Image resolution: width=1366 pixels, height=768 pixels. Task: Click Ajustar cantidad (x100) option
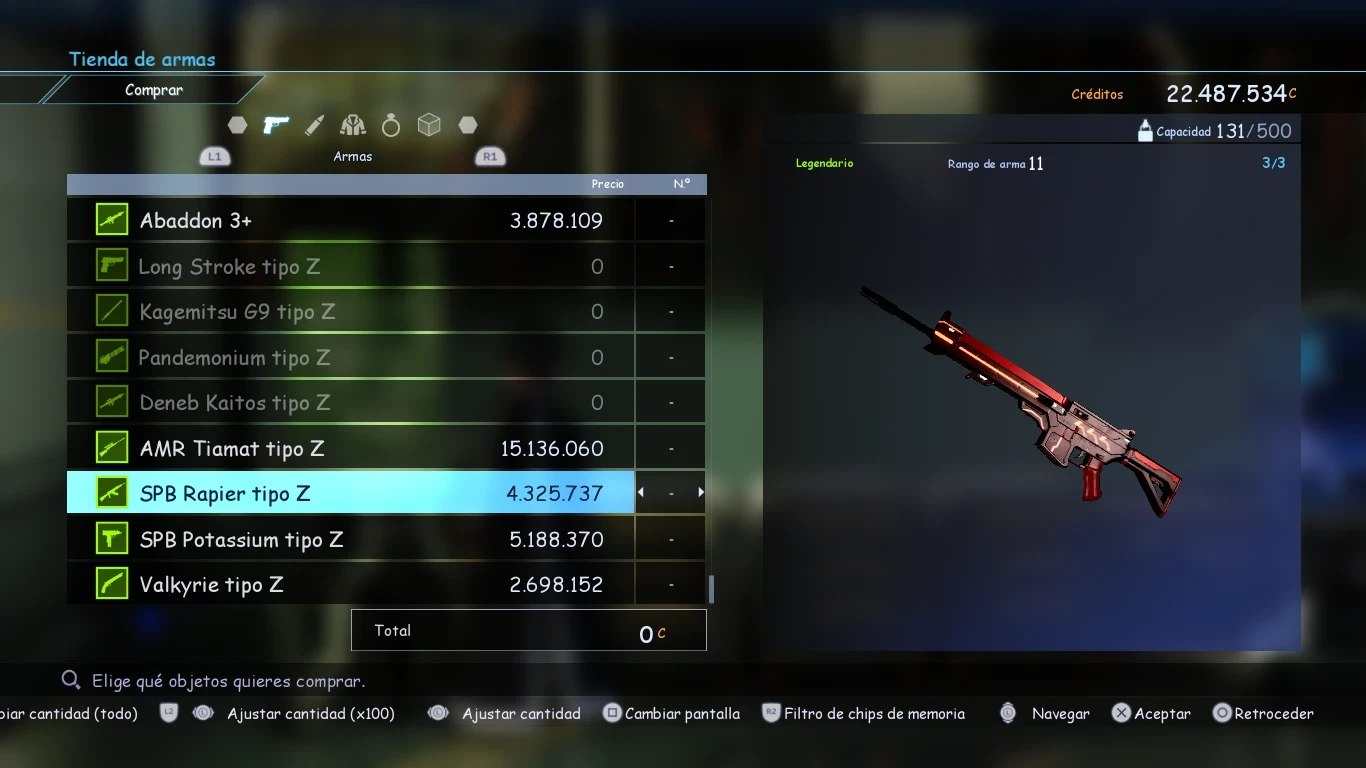tap(311, 713)
